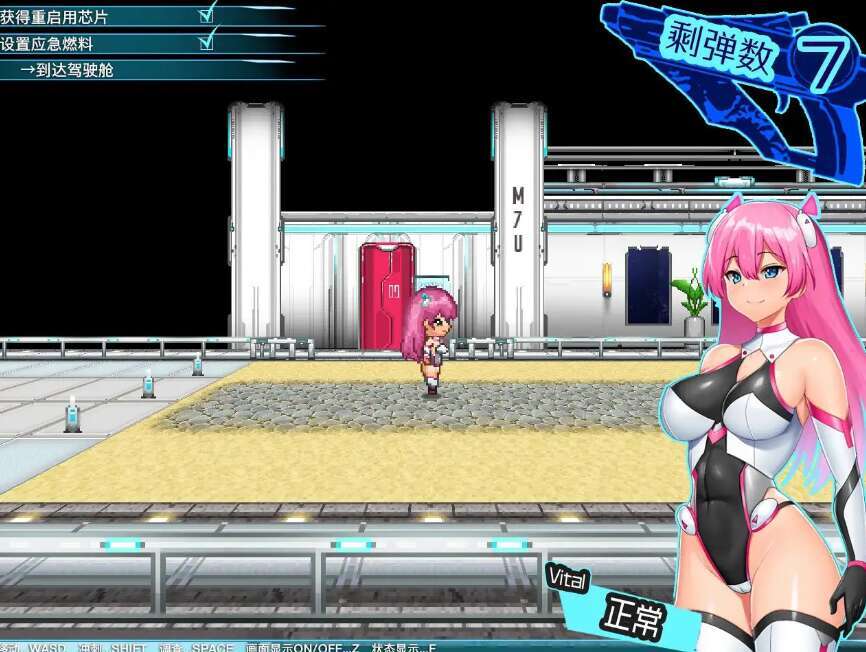Viewport: 866px width, 652px height.
Task: Click the 设置应急燃料 objective row
Action: pos(49,44)
